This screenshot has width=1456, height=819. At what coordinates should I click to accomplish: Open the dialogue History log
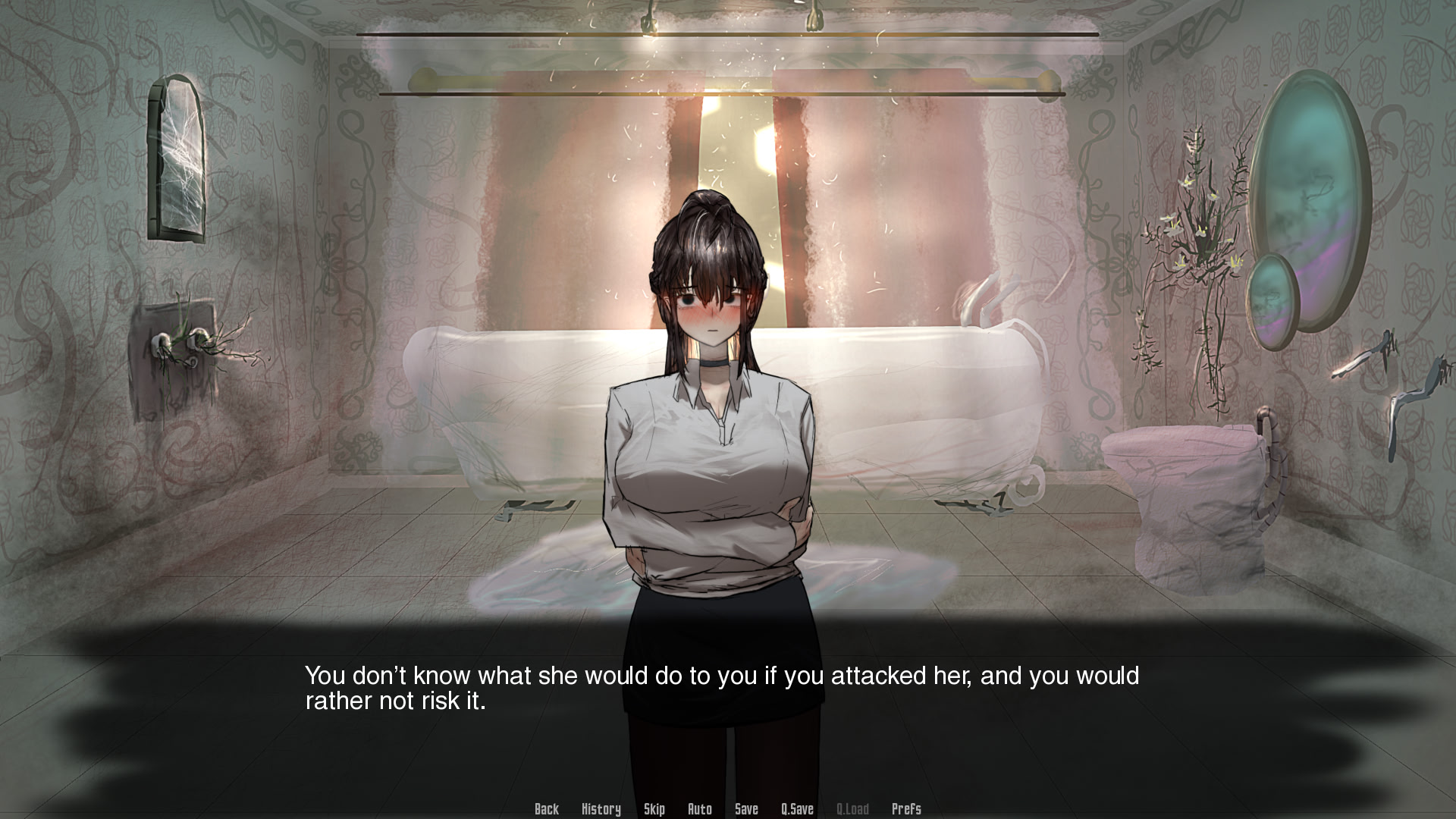601,809
